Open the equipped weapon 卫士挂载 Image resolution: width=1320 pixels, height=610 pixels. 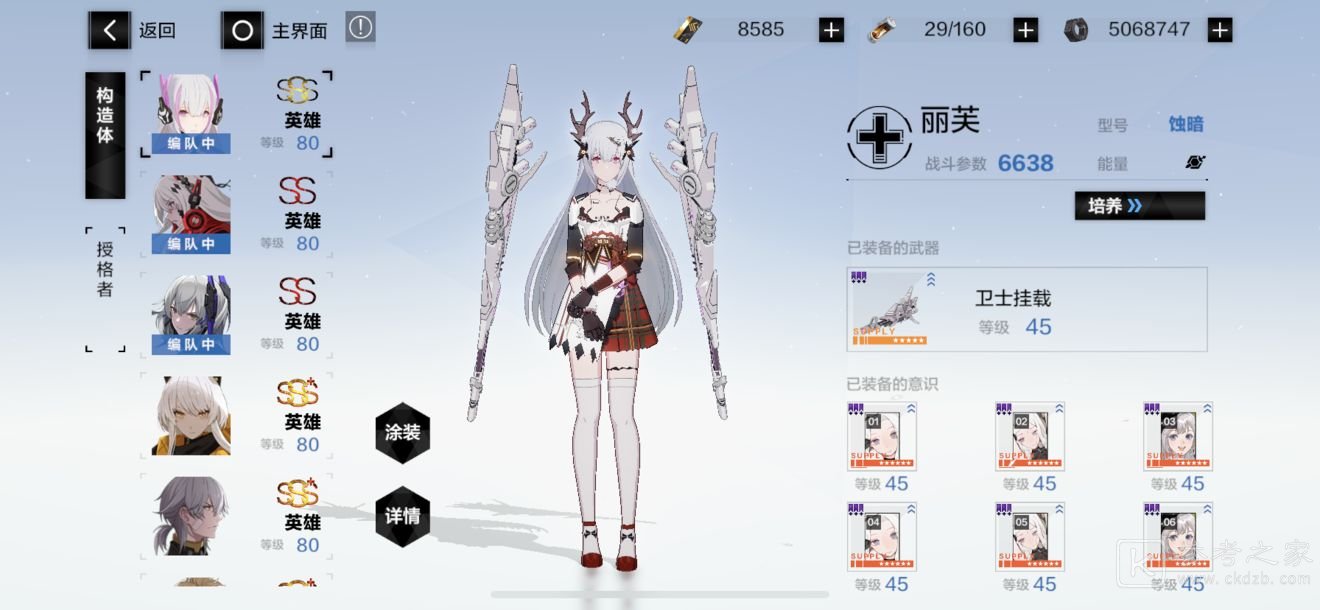[x=1026, y=310]
